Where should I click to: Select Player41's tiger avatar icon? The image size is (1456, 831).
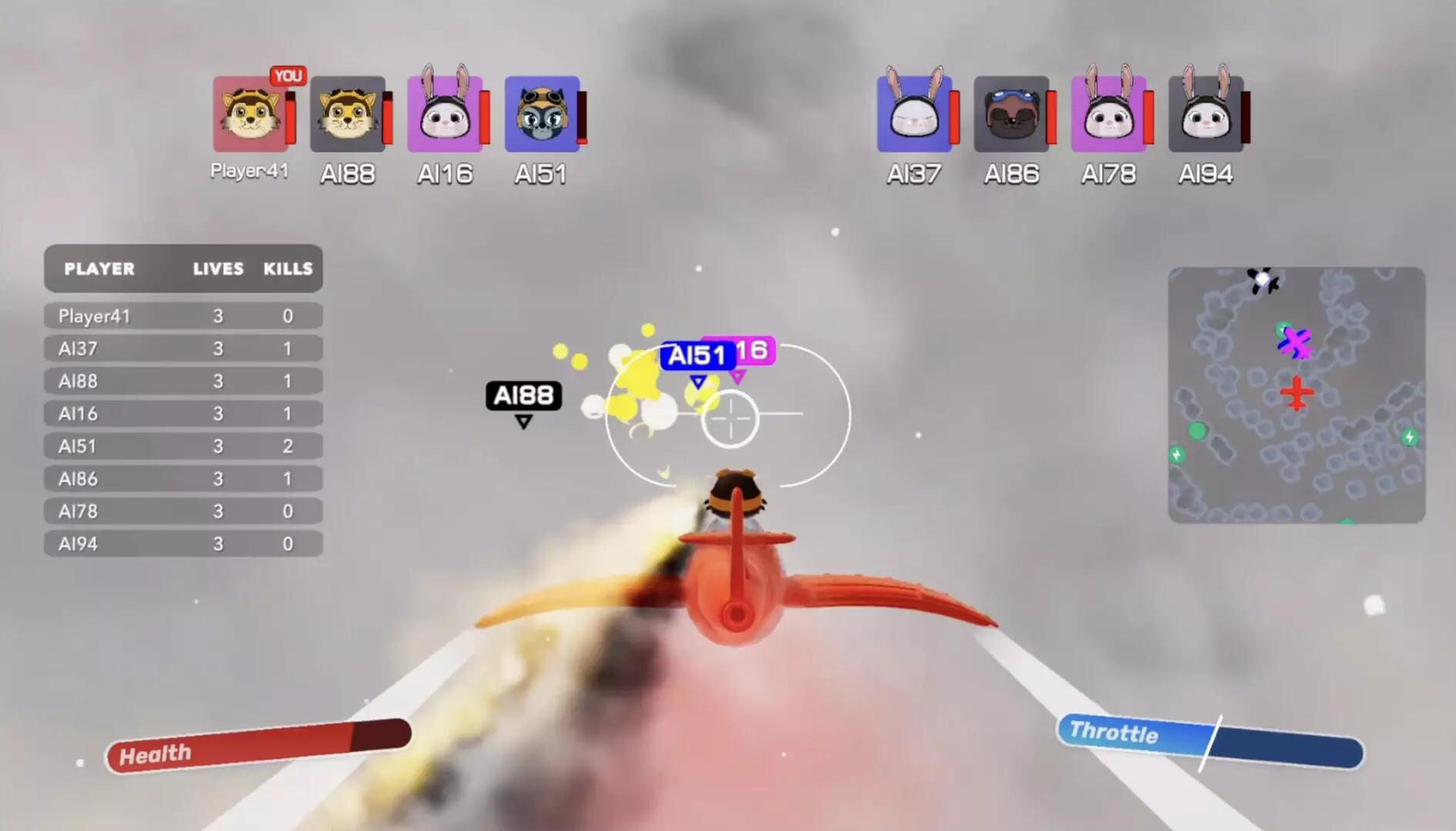click(250, 115)
